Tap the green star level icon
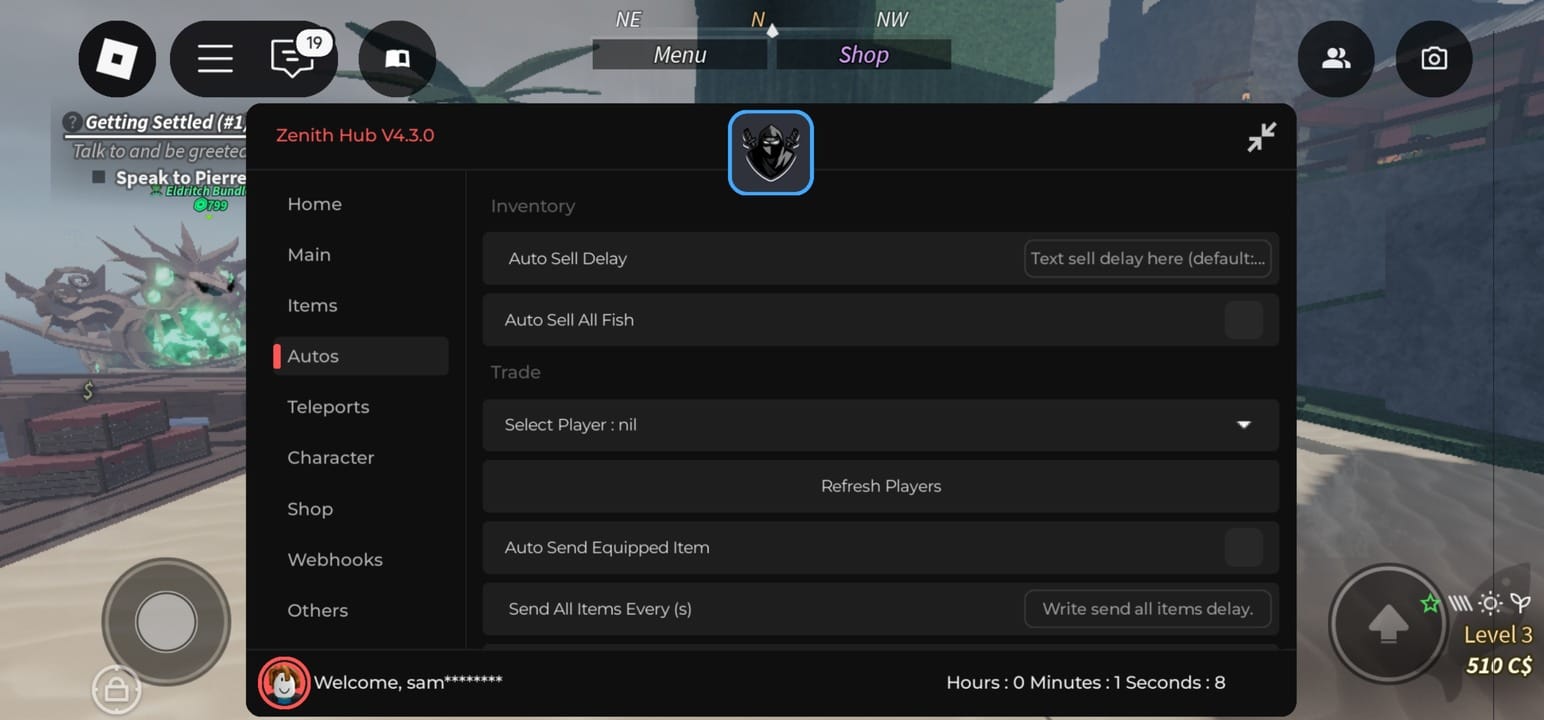Image resolution: width=1544 pixels, height=720 pixels. (1430, 602)
